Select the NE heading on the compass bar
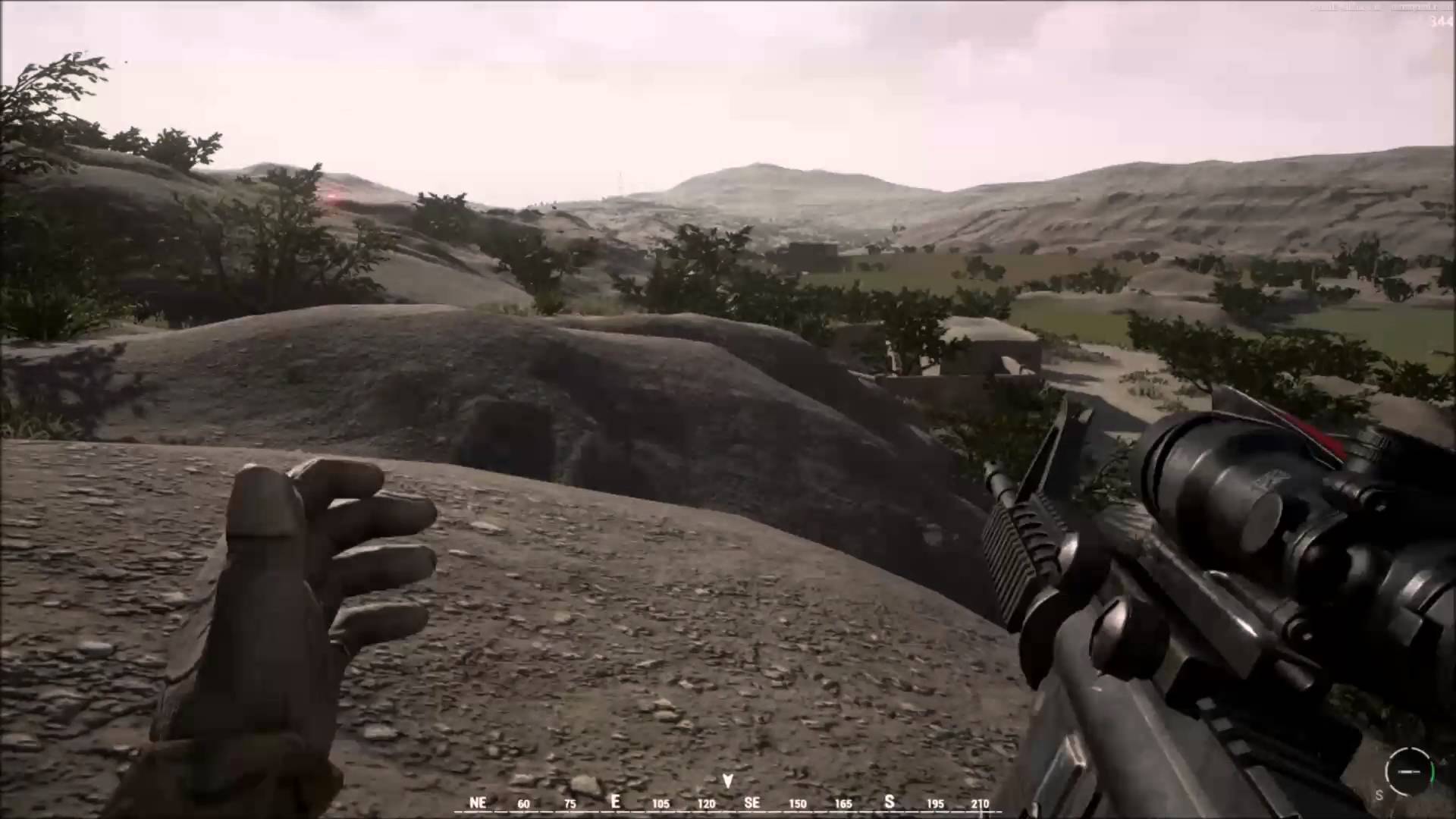 point(478,802)
